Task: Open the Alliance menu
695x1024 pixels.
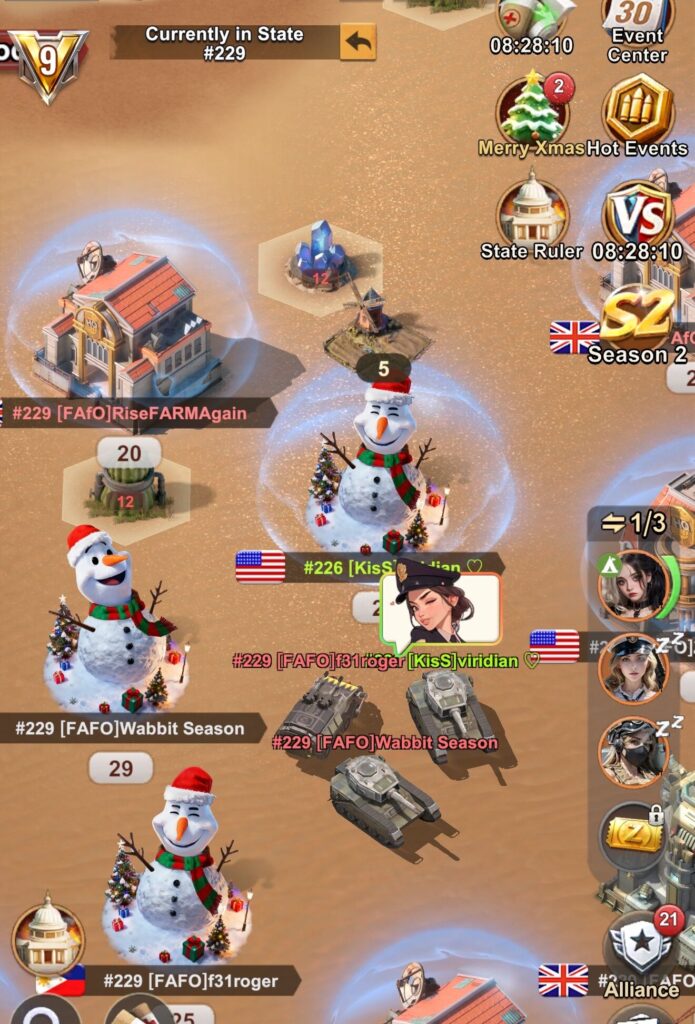Action: click(x=641, y=950)
